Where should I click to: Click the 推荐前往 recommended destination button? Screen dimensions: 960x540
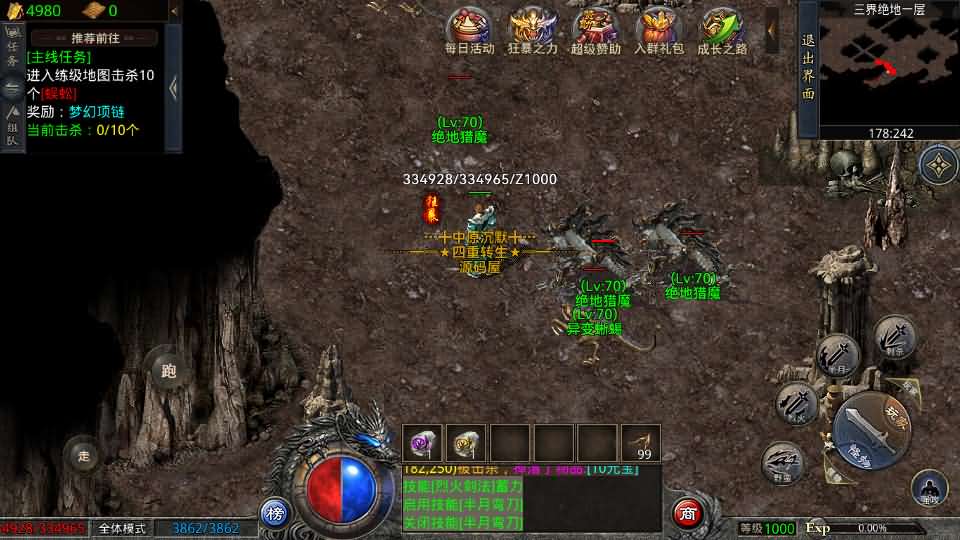pos(95,38)
